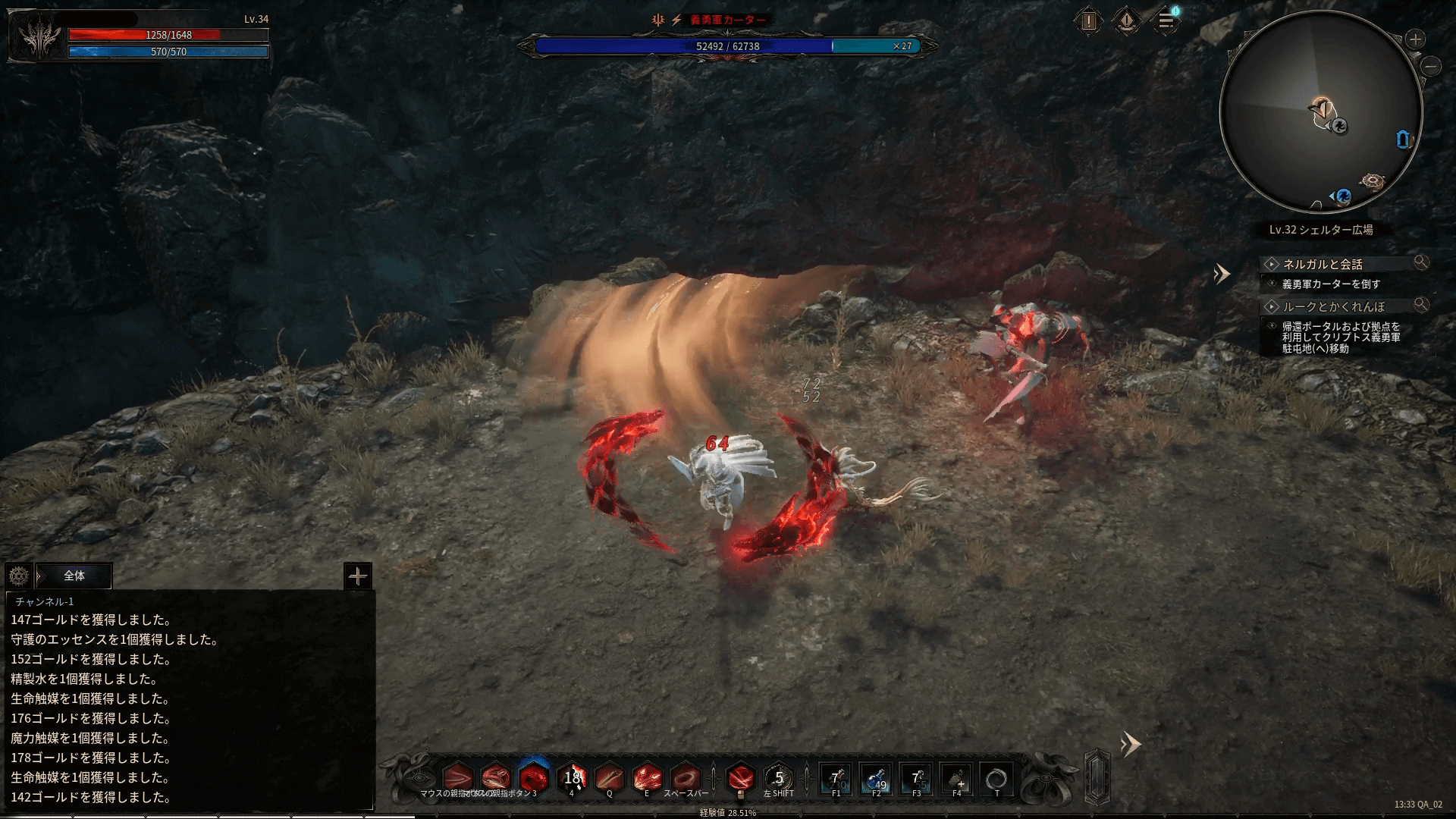Collapse the quest tracker with arrow
This screenshot has height=819, width=1456.
pos(1221,274)
